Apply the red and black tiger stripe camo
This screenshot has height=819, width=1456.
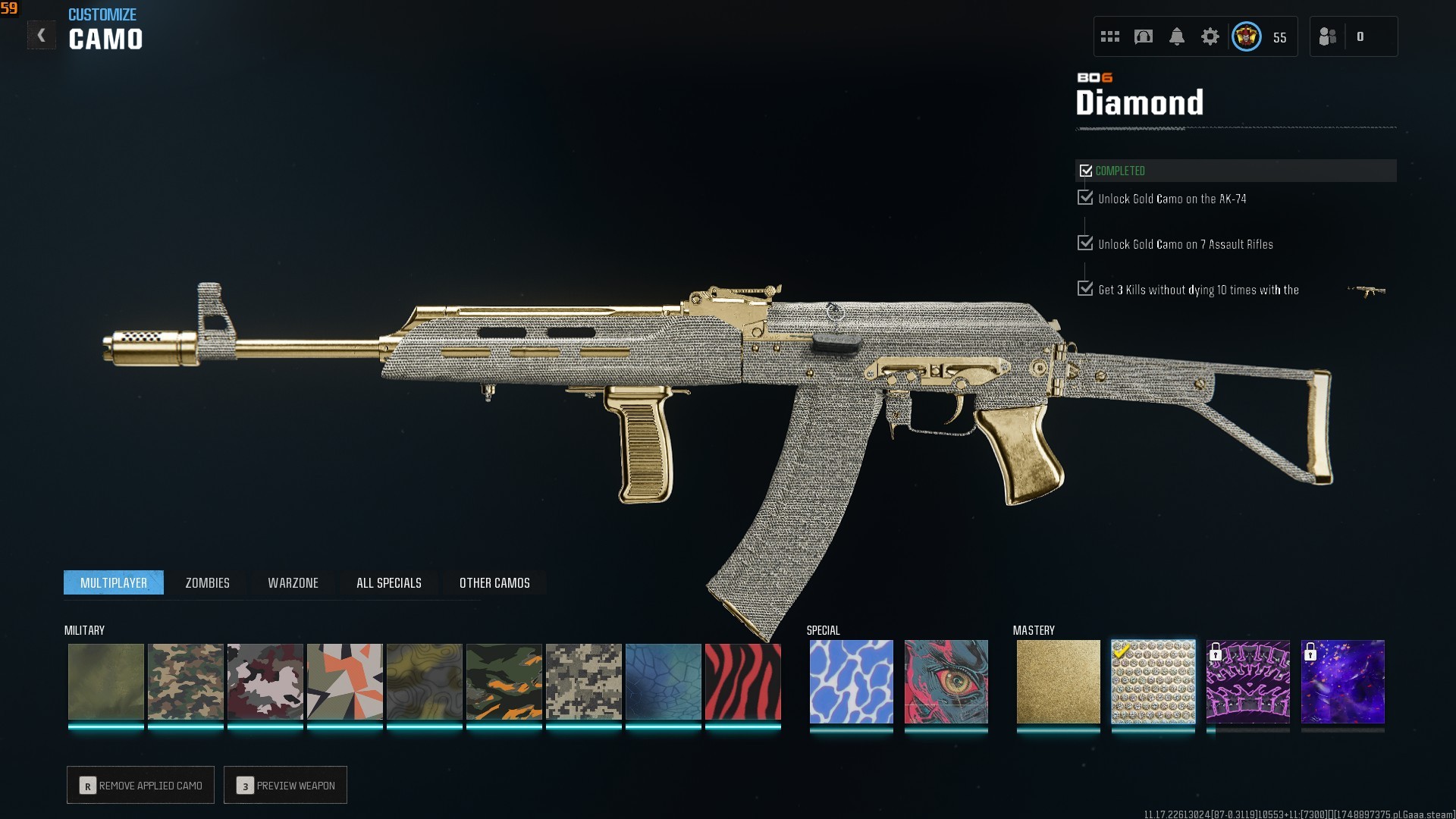(742, 682)
